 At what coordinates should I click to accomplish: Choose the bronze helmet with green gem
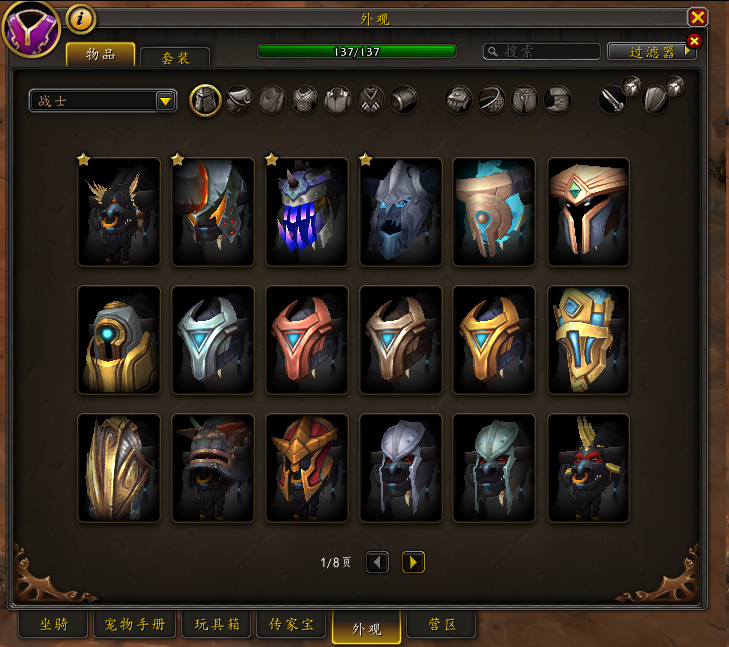point(589,212)
